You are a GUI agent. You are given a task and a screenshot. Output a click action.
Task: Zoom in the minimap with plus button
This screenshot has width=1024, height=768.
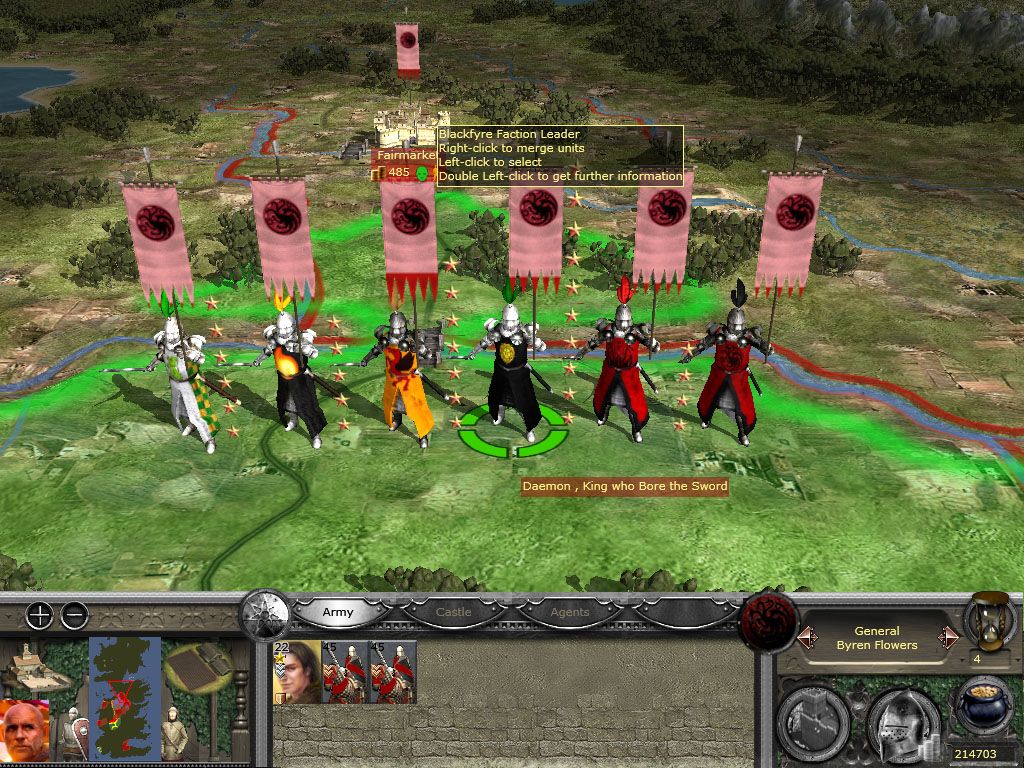pyautogui.click(x=39, y=616)
